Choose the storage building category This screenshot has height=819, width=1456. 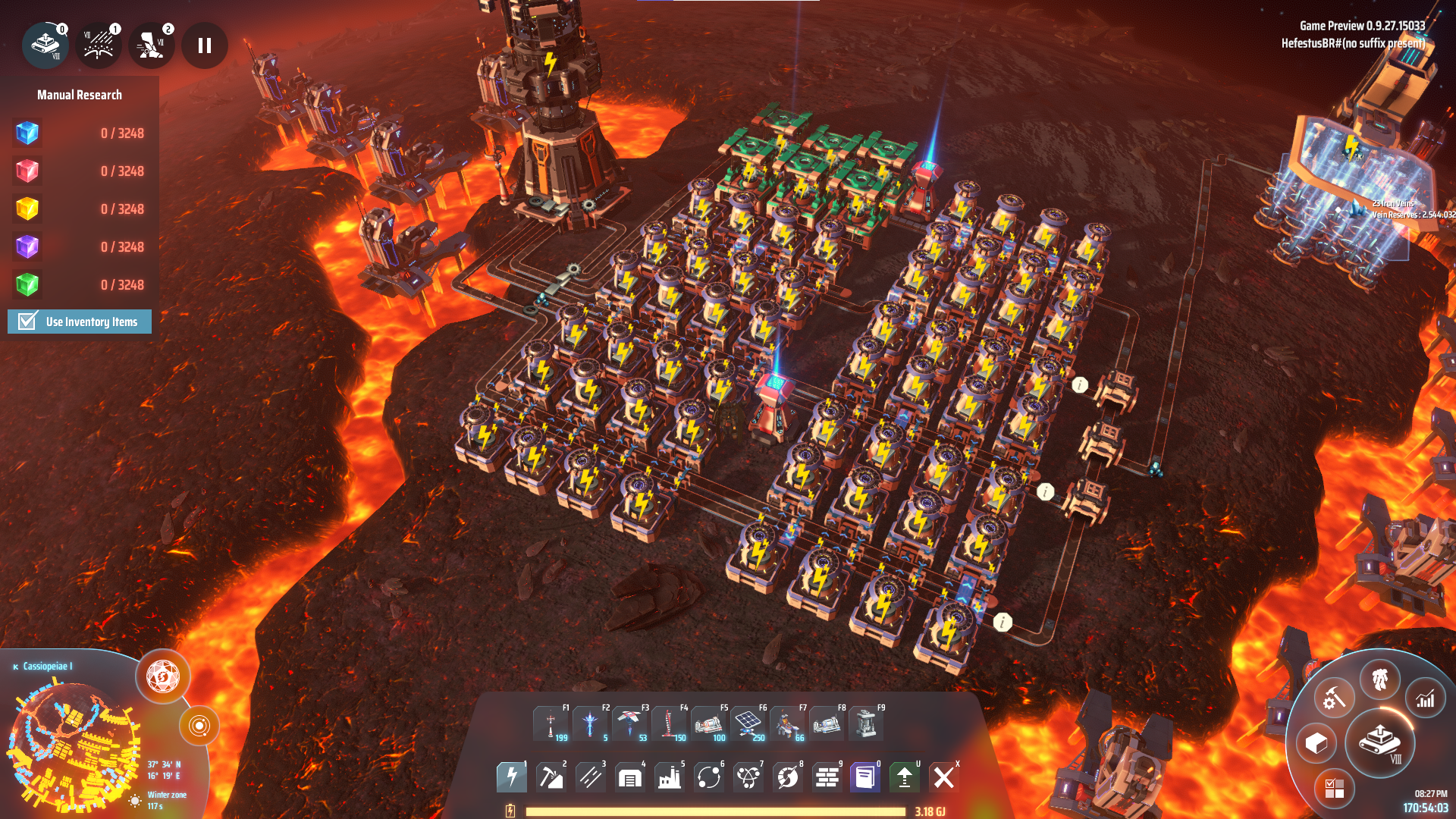coord(630,777)
